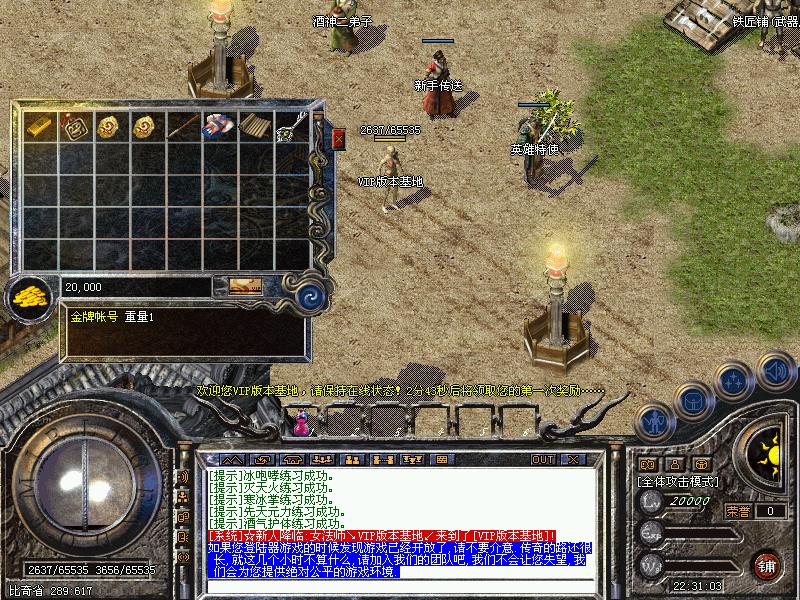Viewport: 800px width, 600px height.
Task: Click the blue swirl orb on the bag
Action: pyautogui.click(x=311, y=295)
